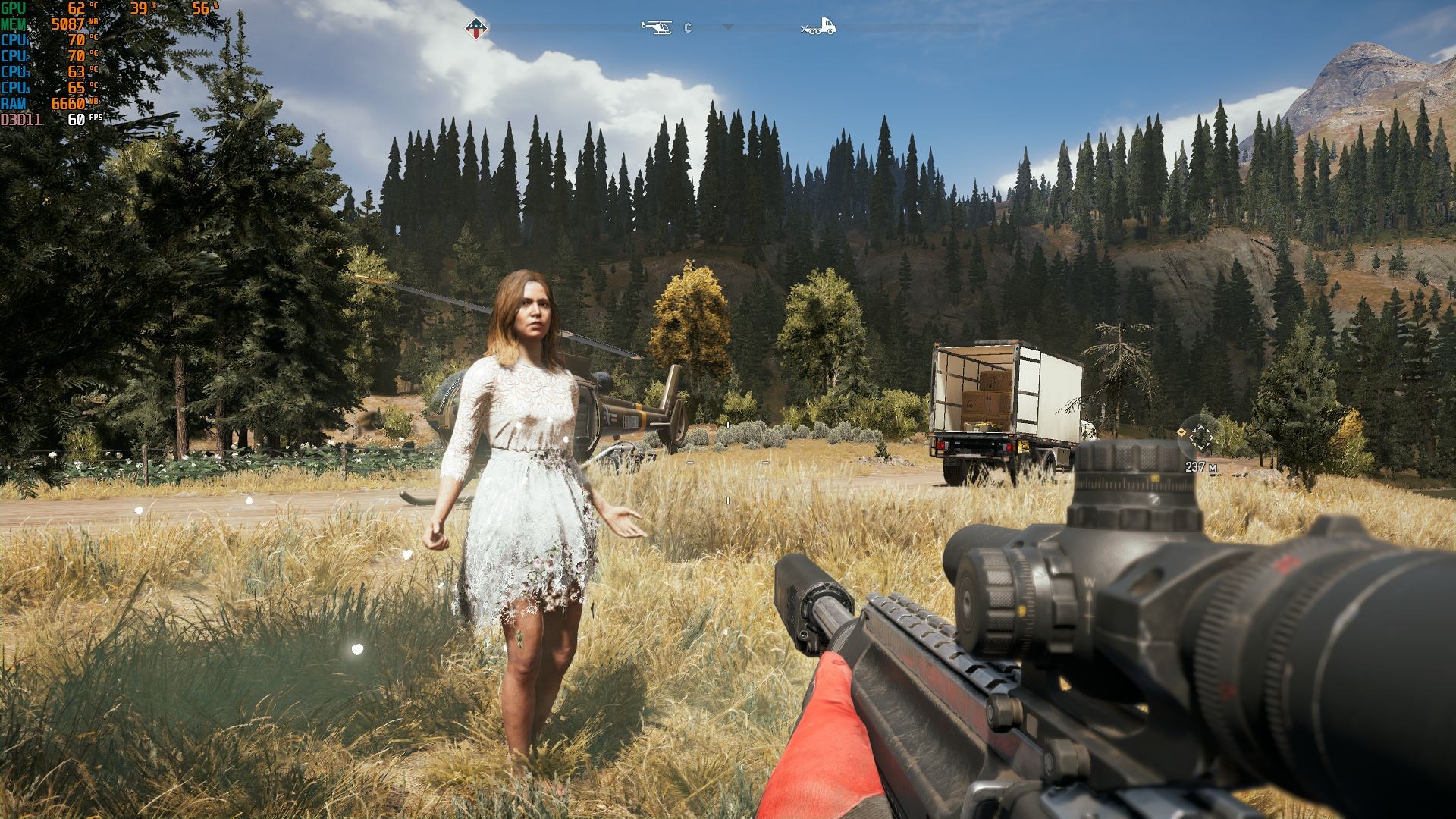The height and width of the screenshot is (819, 1456).
Task: Select the helicopter icon on the compass bar
Action: click(656, 27)
